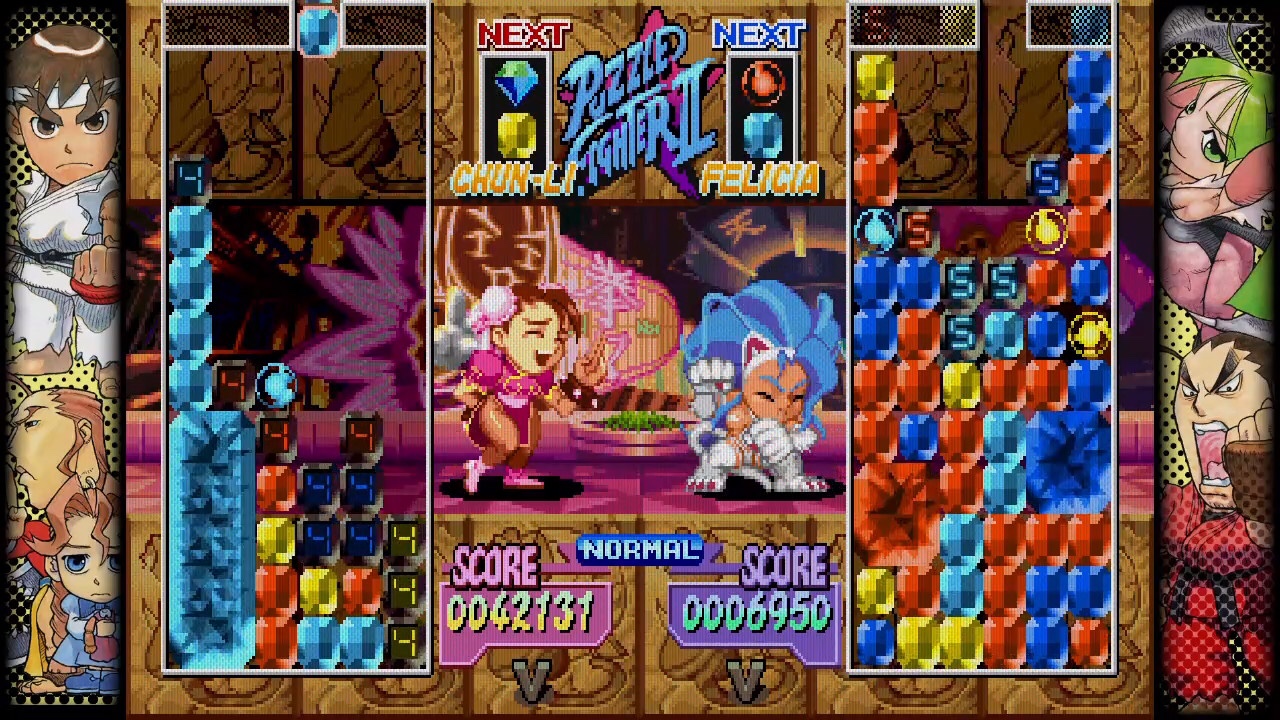Click the NORMAL difficulty banner
Image resolution: width=1280 pixels, height=720 pixels.
(640, 549)
